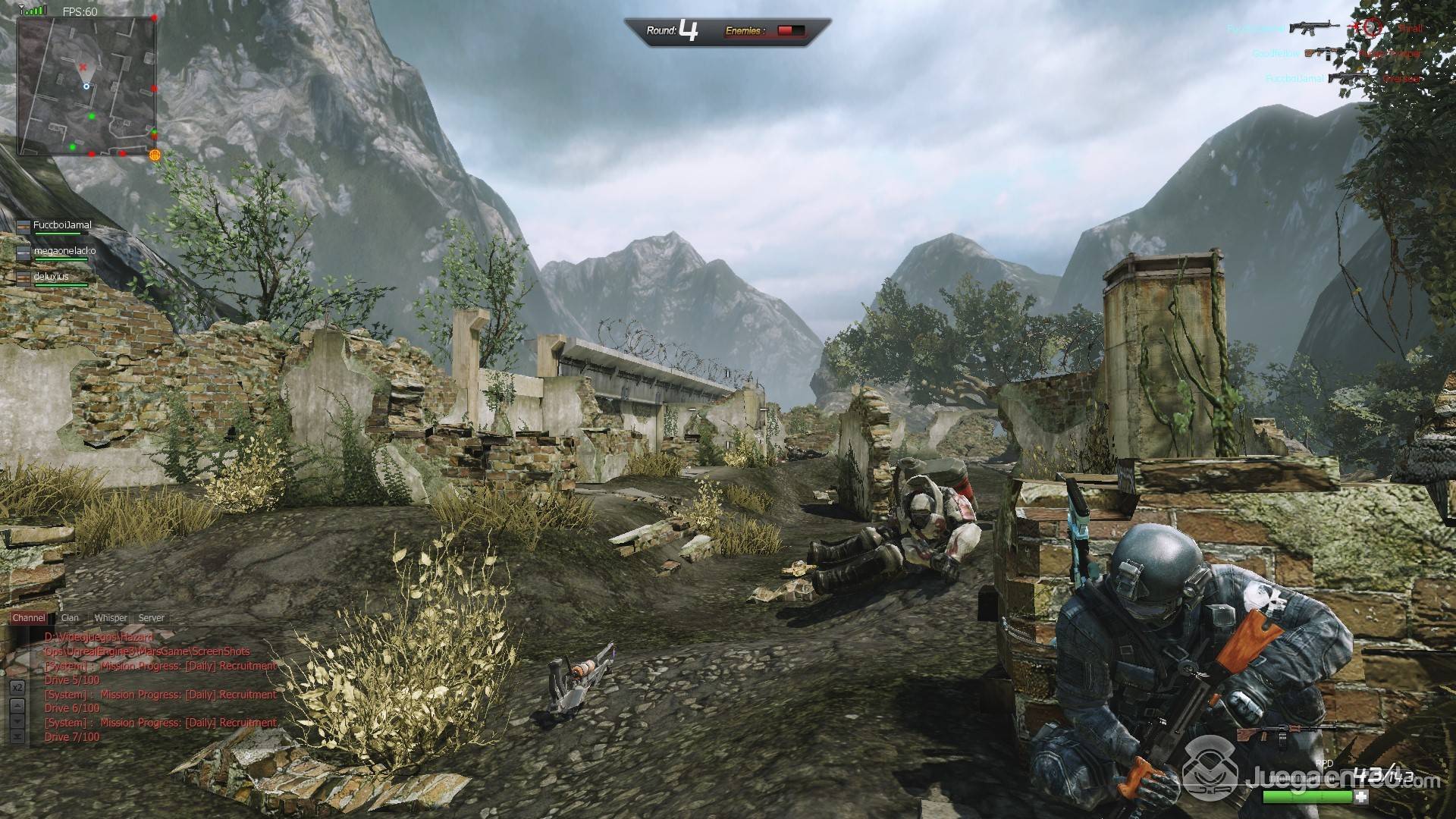Viewport: 1456px width, 819px height.
Task: Open the Clan chat tab
Action: [70, 618]
